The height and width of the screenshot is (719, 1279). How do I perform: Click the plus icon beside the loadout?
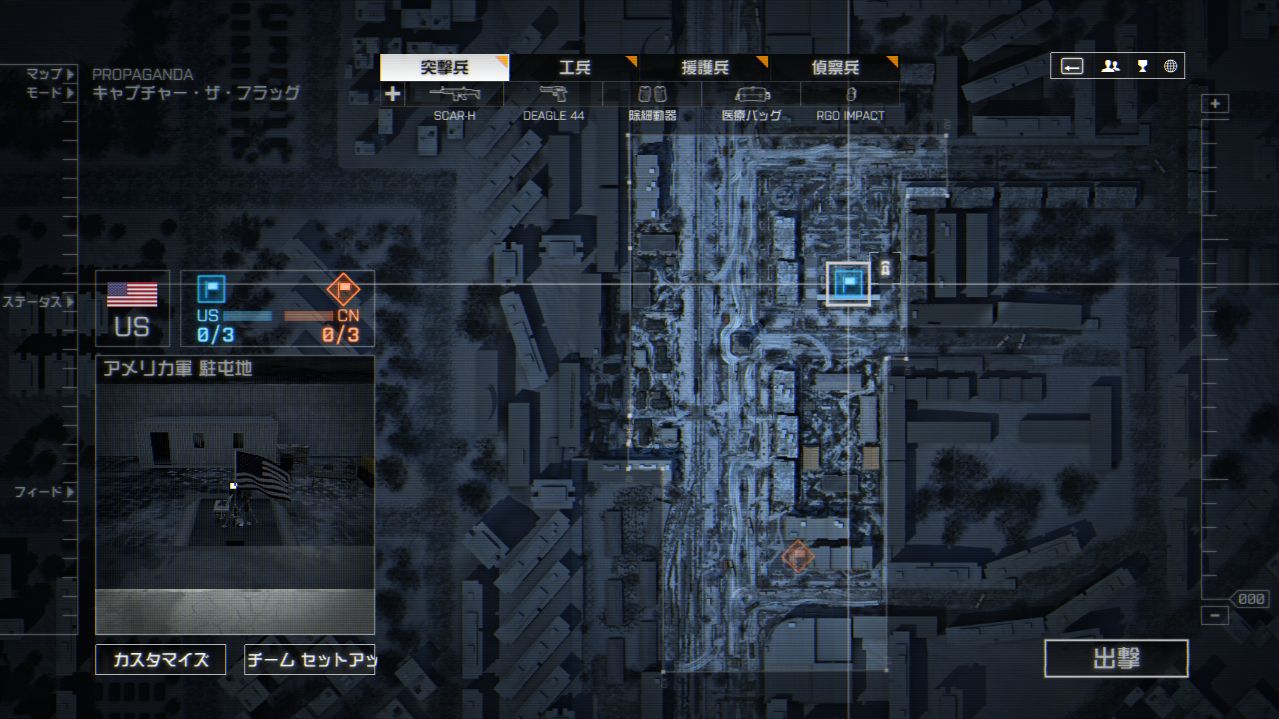pos(392,94)
